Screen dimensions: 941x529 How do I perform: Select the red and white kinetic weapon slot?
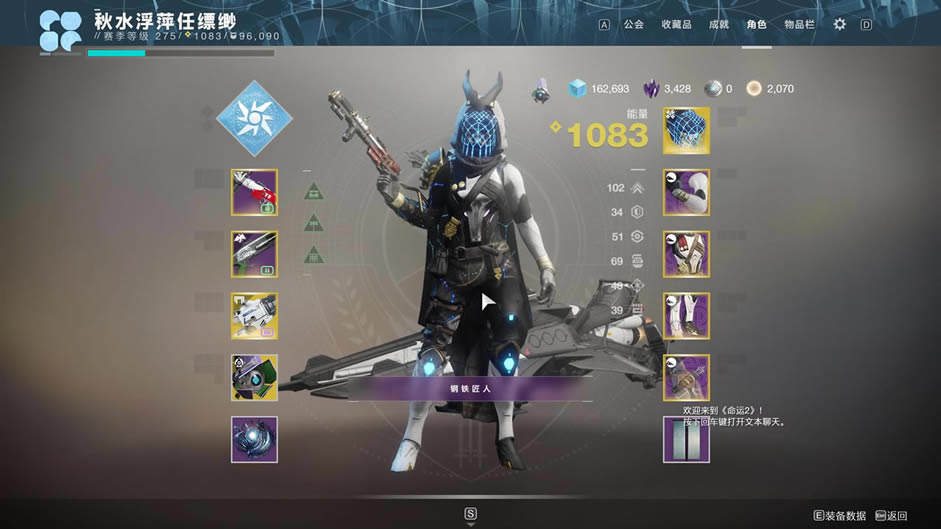click(x=254, y=192)
